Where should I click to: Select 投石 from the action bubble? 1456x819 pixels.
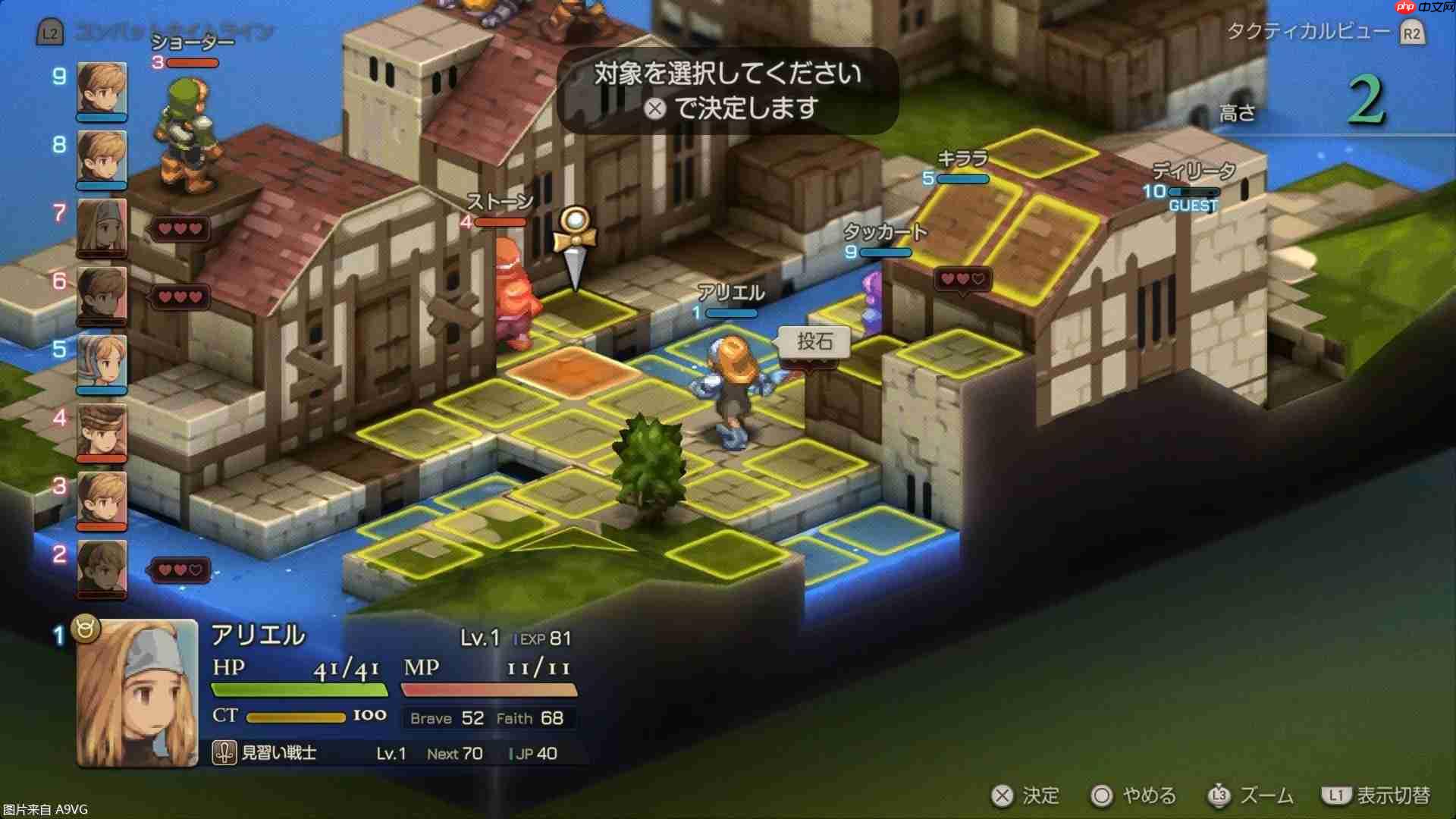(x=813, y=342)
